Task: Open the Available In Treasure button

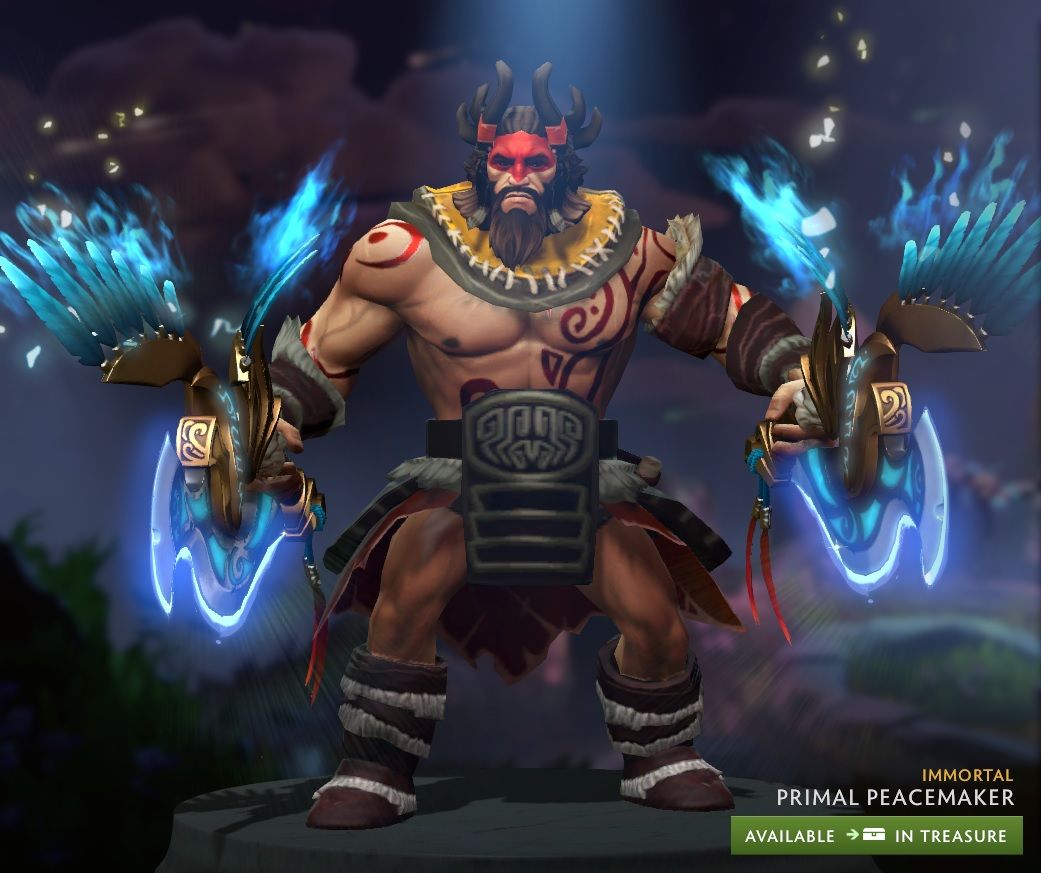Action: (x=876, y=835)
